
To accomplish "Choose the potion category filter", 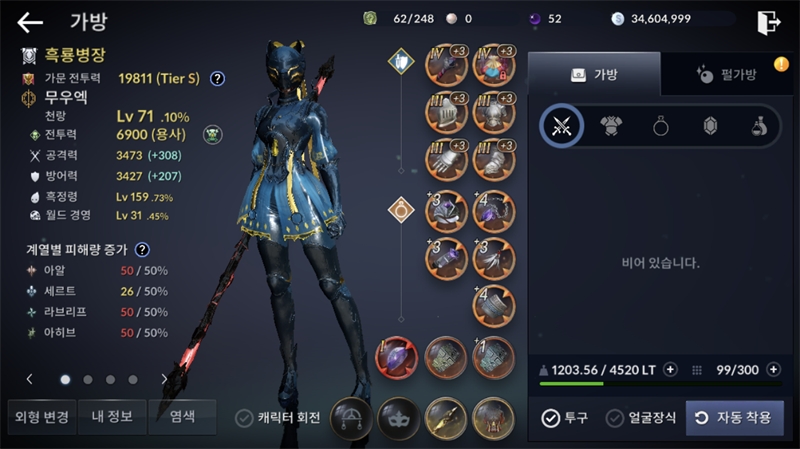I will (759, 126).
